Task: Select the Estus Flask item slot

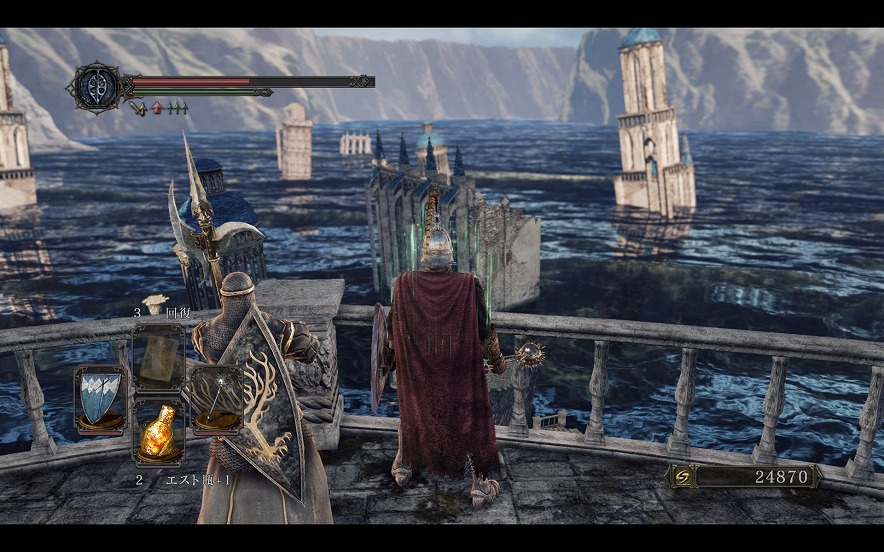Action: click(x=158, y=430)
